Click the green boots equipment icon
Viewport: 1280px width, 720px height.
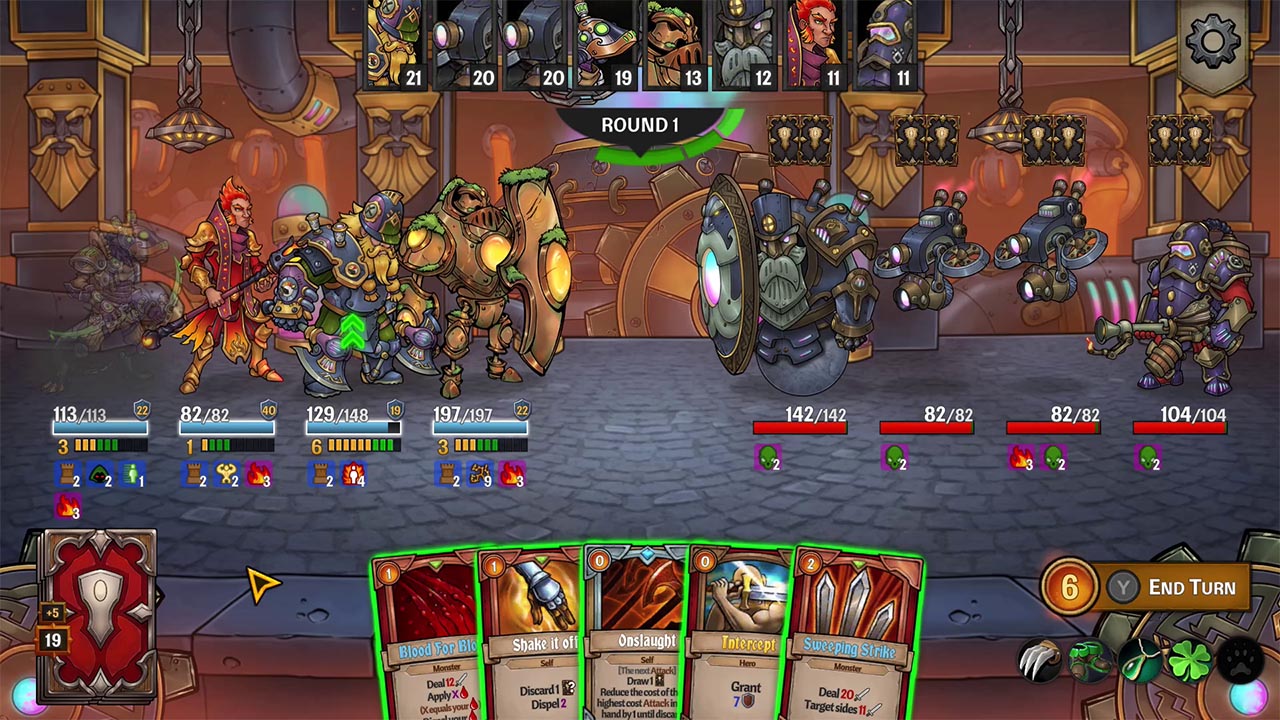[1088, 659]
